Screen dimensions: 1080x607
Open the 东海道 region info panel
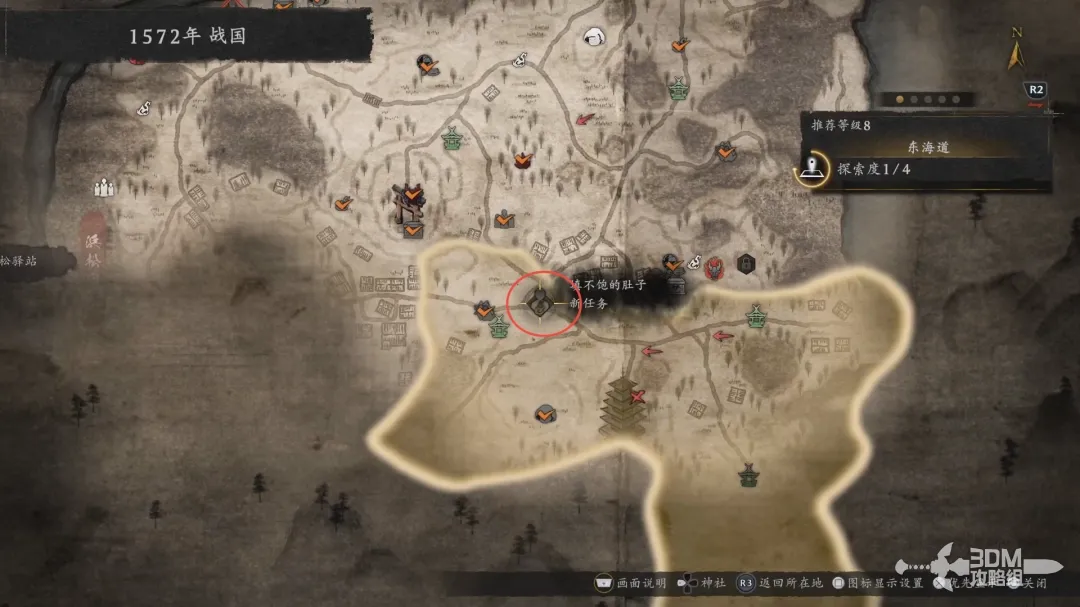point(929,147)
